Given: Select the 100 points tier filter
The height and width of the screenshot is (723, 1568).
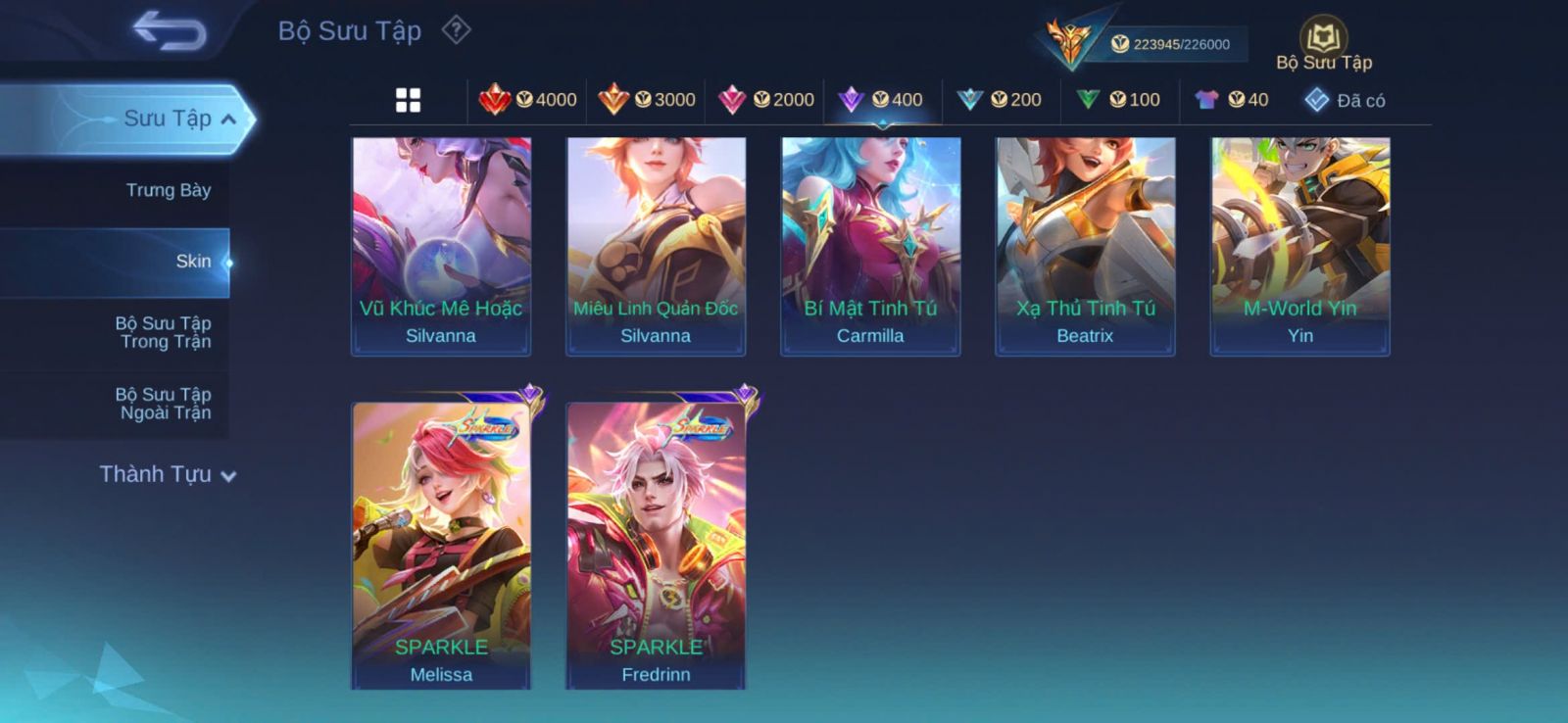Looking at the screenshot, I should point(1118,100).
